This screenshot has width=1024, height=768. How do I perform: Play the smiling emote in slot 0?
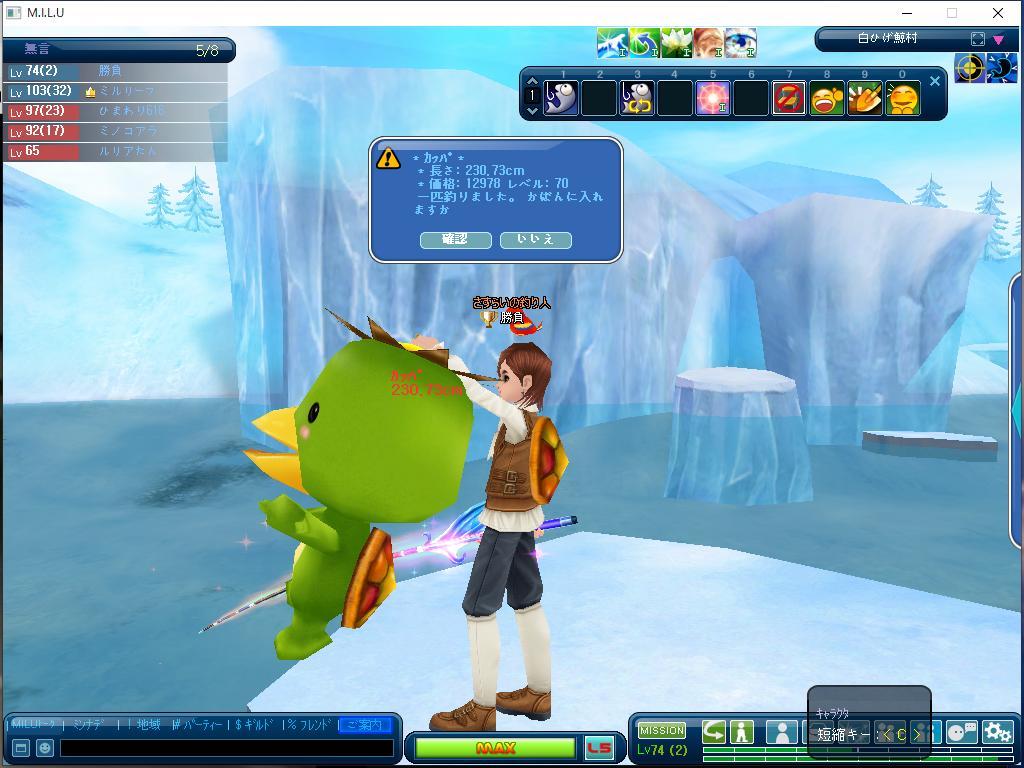pyautogui.click(x=903, y=99)
